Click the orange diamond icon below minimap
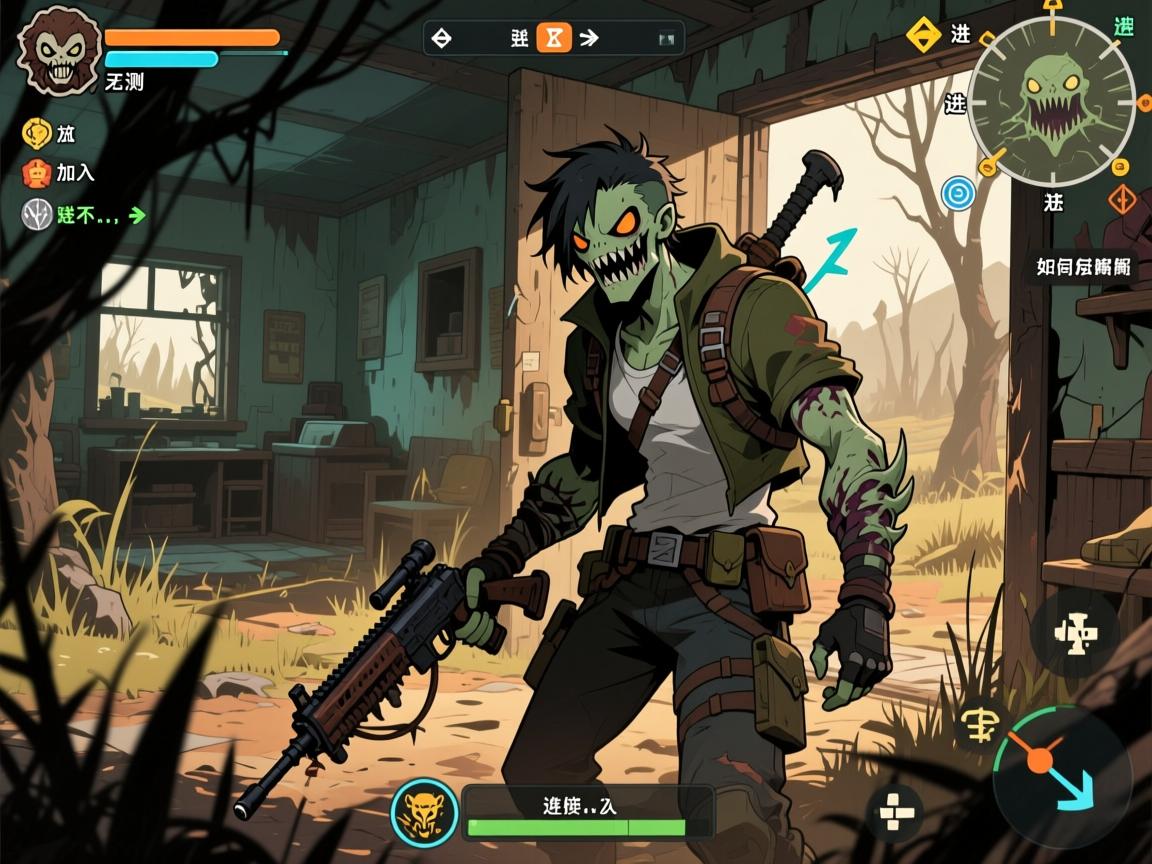The width and height of the screenshot is (1152, 864). point(1124,199)
